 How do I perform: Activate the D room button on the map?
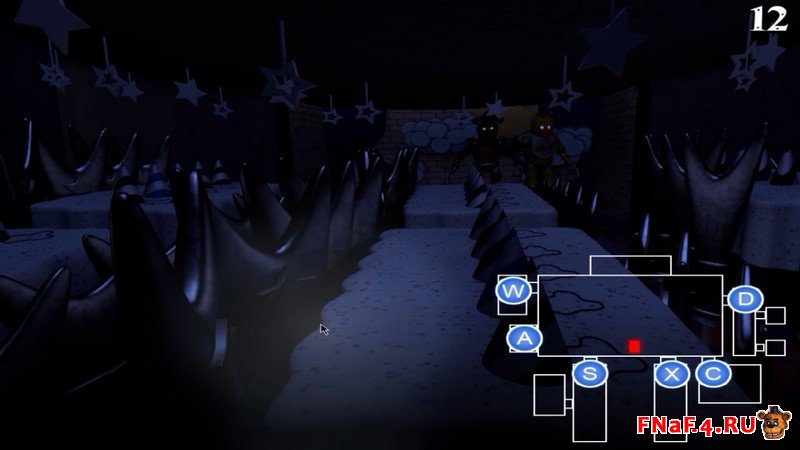click(745, 298)
